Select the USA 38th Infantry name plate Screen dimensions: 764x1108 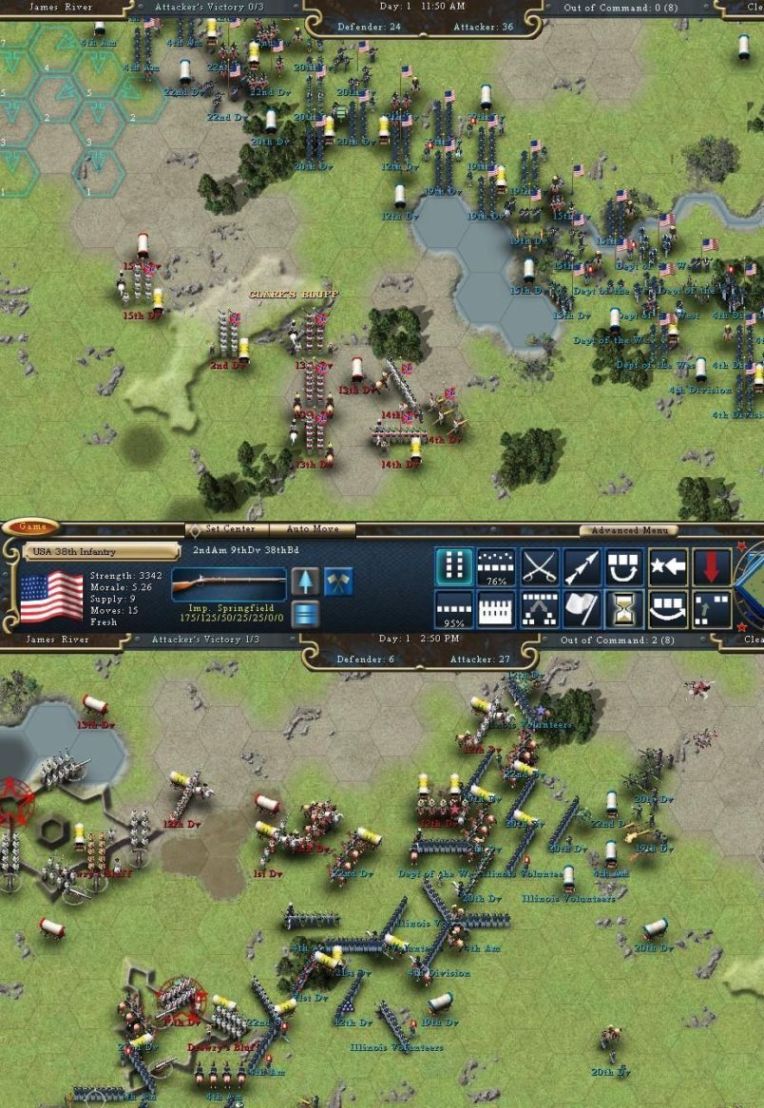100,551
